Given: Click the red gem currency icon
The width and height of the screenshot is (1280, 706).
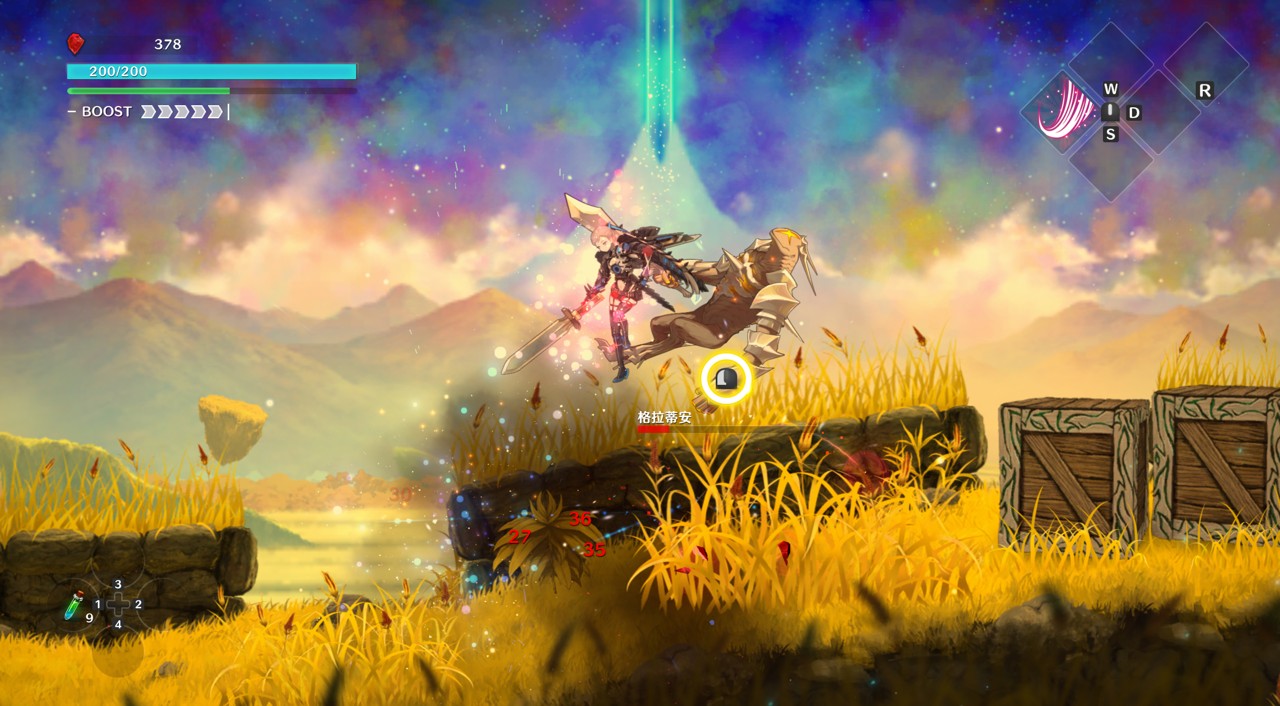Looking at the screenshot, I should (75, 43).
